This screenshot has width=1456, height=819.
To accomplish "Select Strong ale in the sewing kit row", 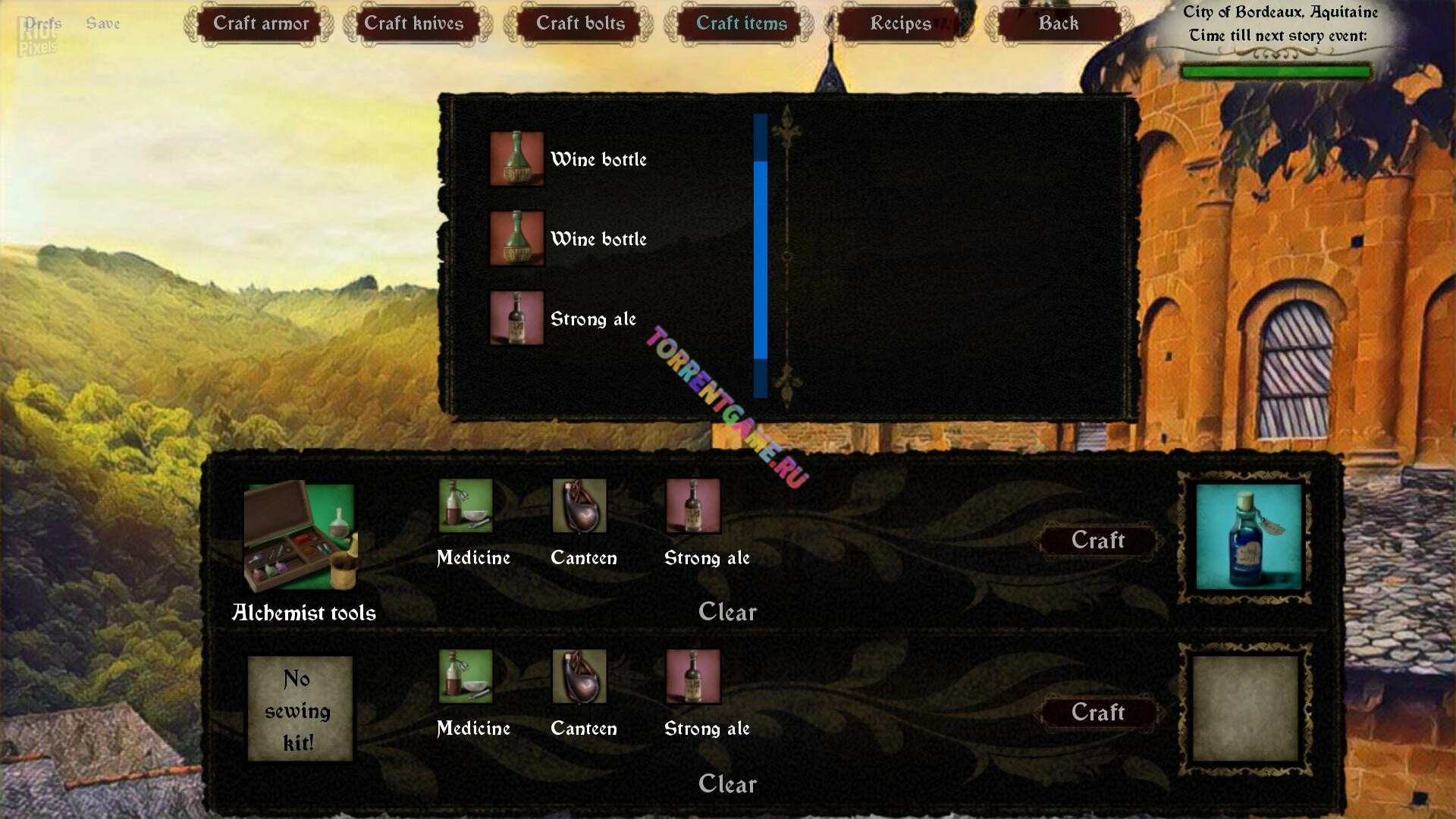I will pyautogui.click(x=693, y=676).
